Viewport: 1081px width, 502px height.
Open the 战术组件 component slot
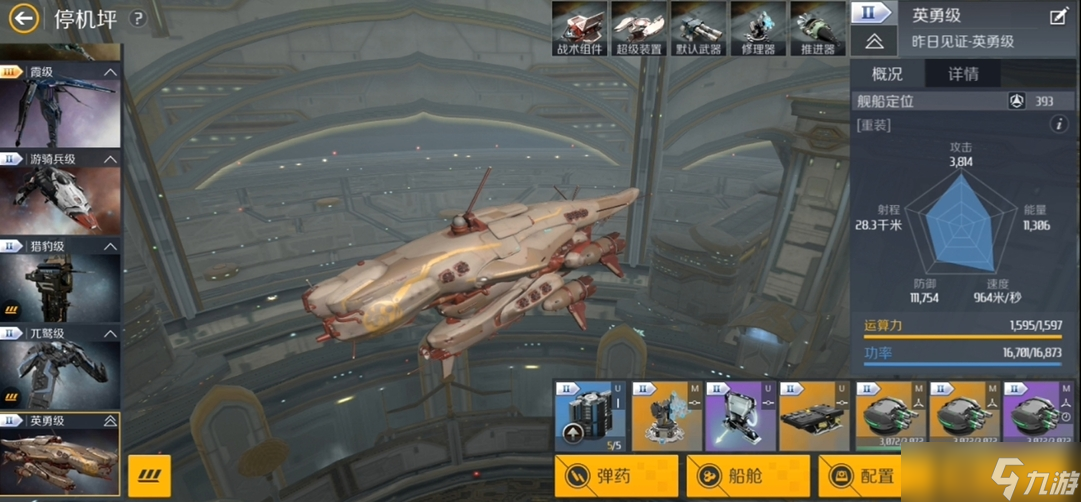tap(579, 27)
